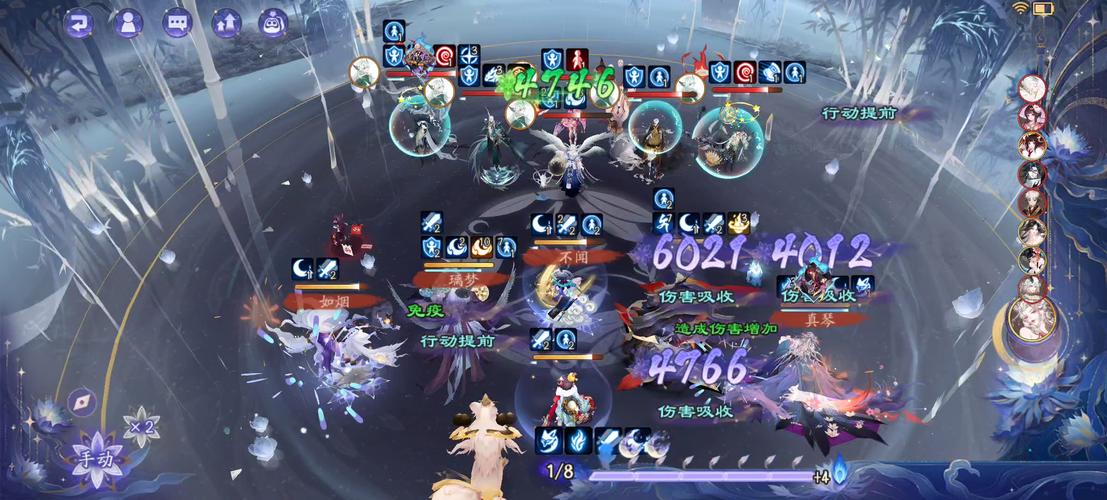Image resolution: width=1107 pixels, height=500 pixels.
Task: Select the topmost turn order portrait
Action: (1032, 88)
